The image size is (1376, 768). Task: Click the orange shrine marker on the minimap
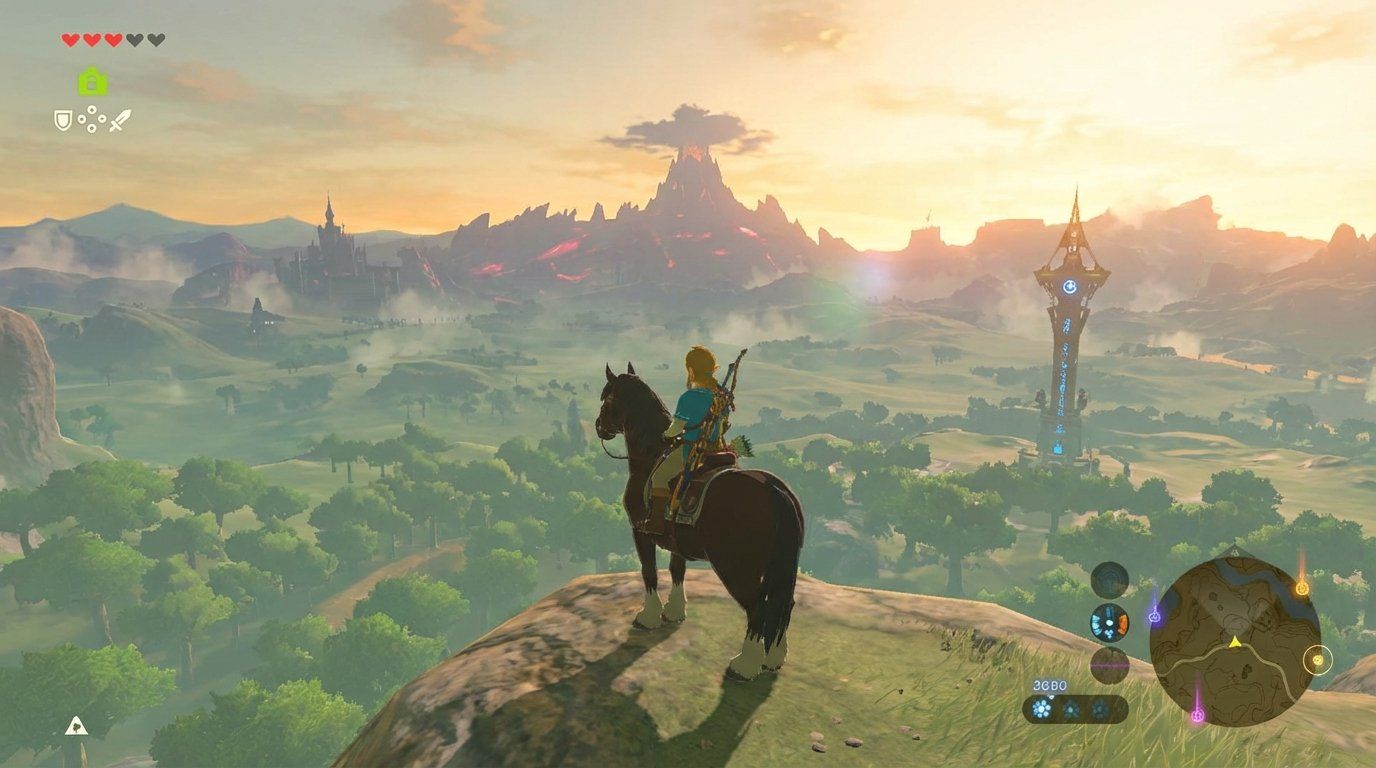(x=1303, y=587)
